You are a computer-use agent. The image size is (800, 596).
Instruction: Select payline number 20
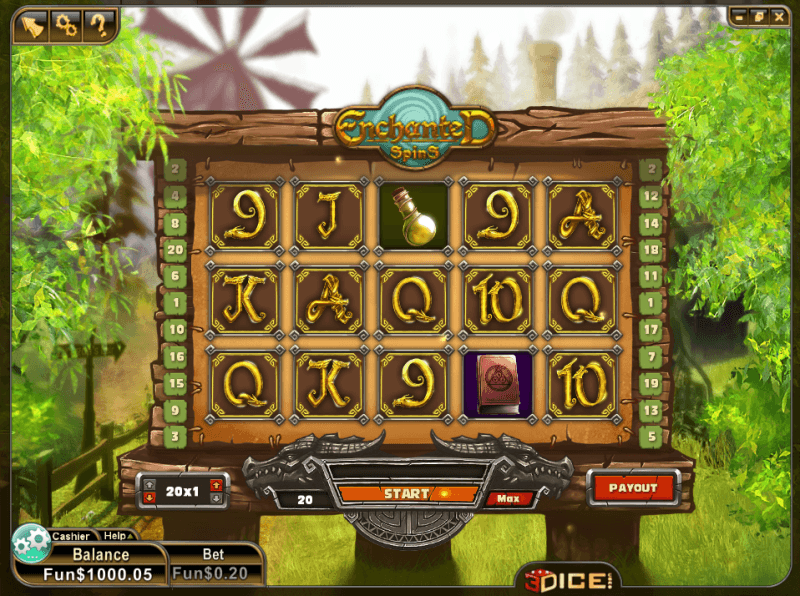(176, 250)
